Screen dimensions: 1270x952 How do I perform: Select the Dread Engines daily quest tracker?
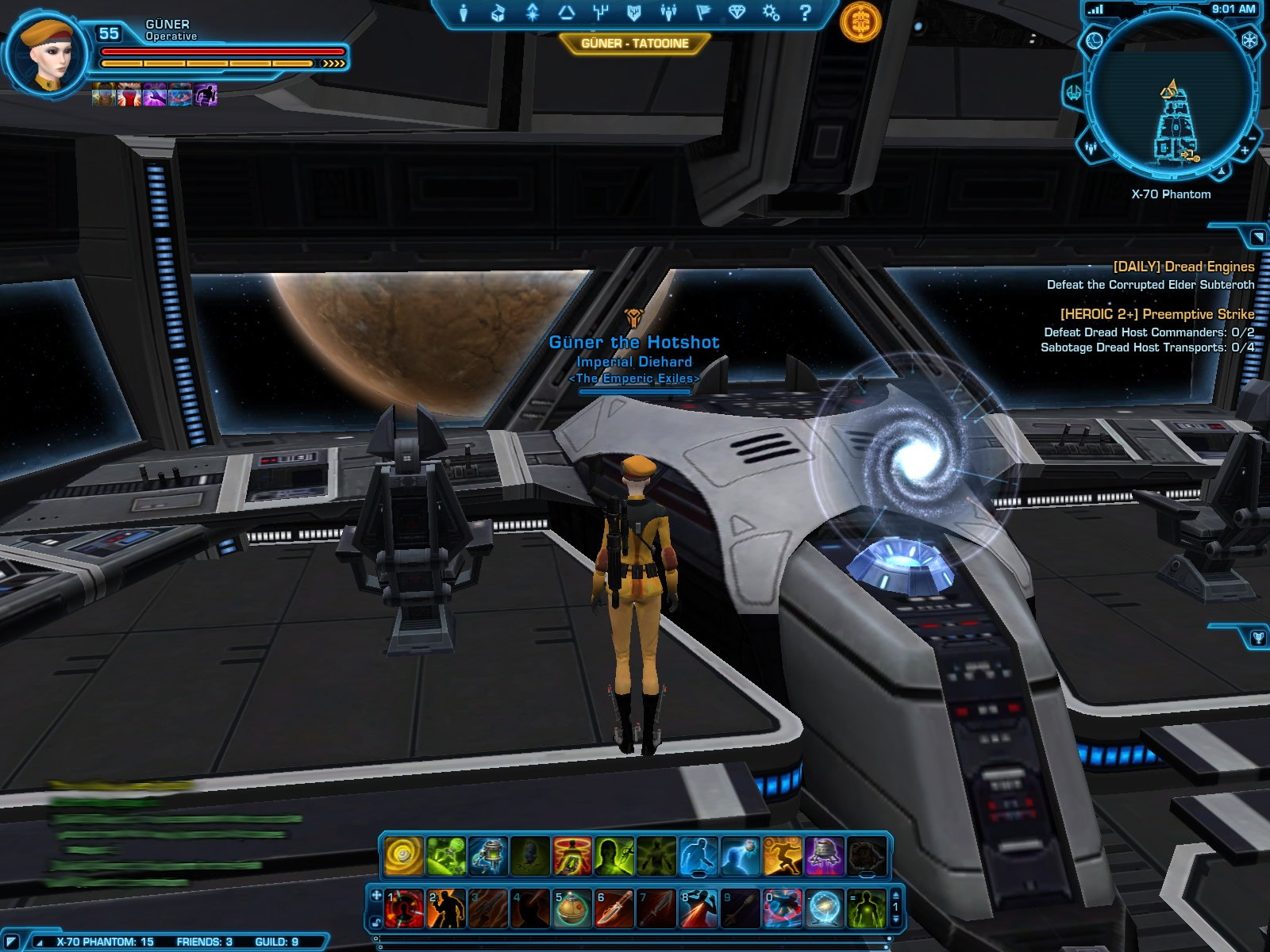coord(1183,267)
